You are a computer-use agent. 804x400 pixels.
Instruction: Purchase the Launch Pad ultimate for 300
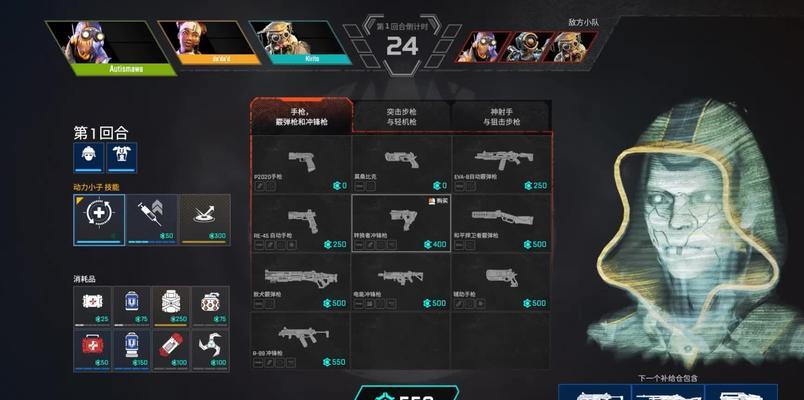click(205, 217)
